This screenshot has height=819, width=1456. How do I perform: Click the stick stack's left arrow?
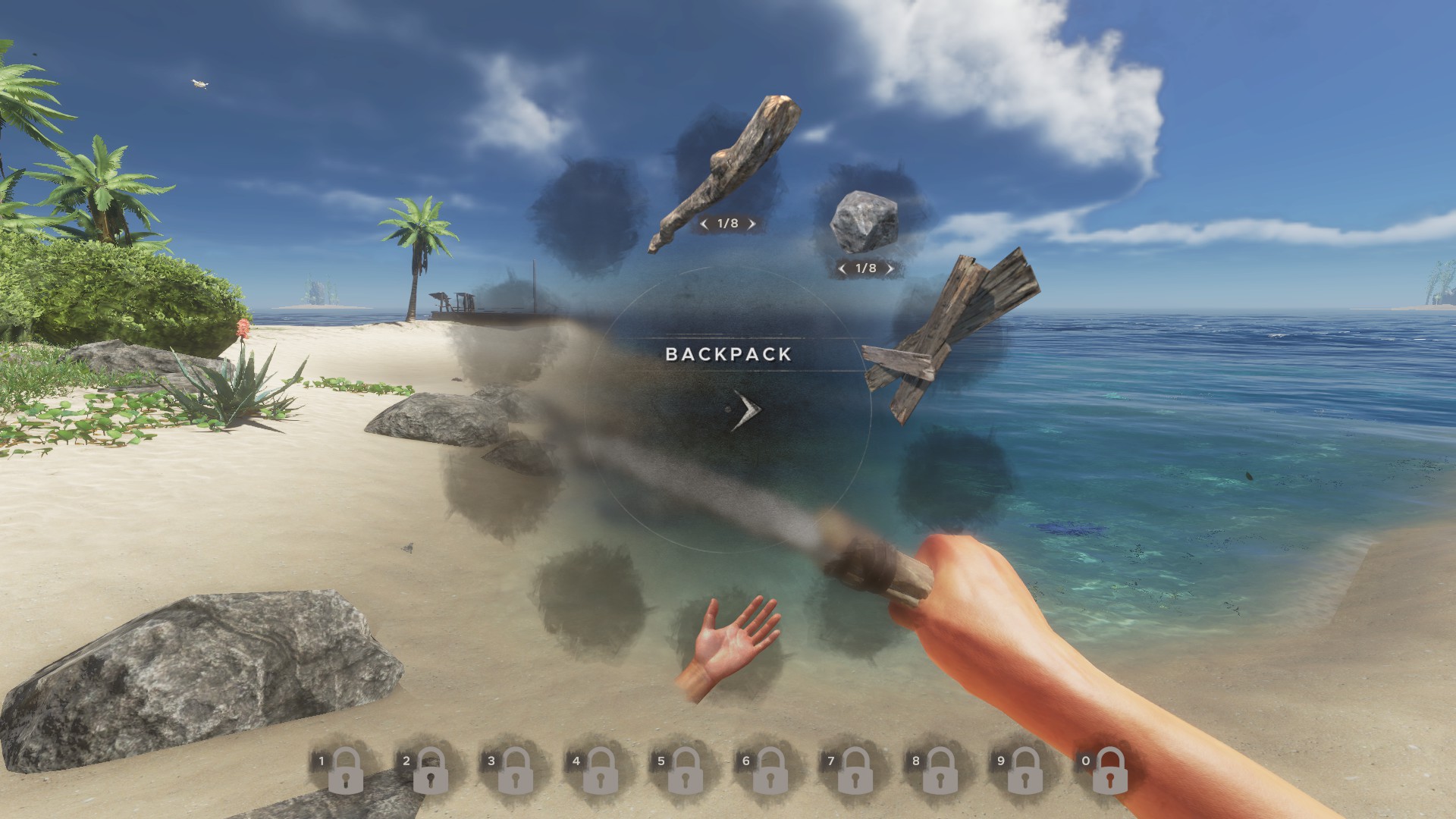pyautogui.click(x=704, y=224)
